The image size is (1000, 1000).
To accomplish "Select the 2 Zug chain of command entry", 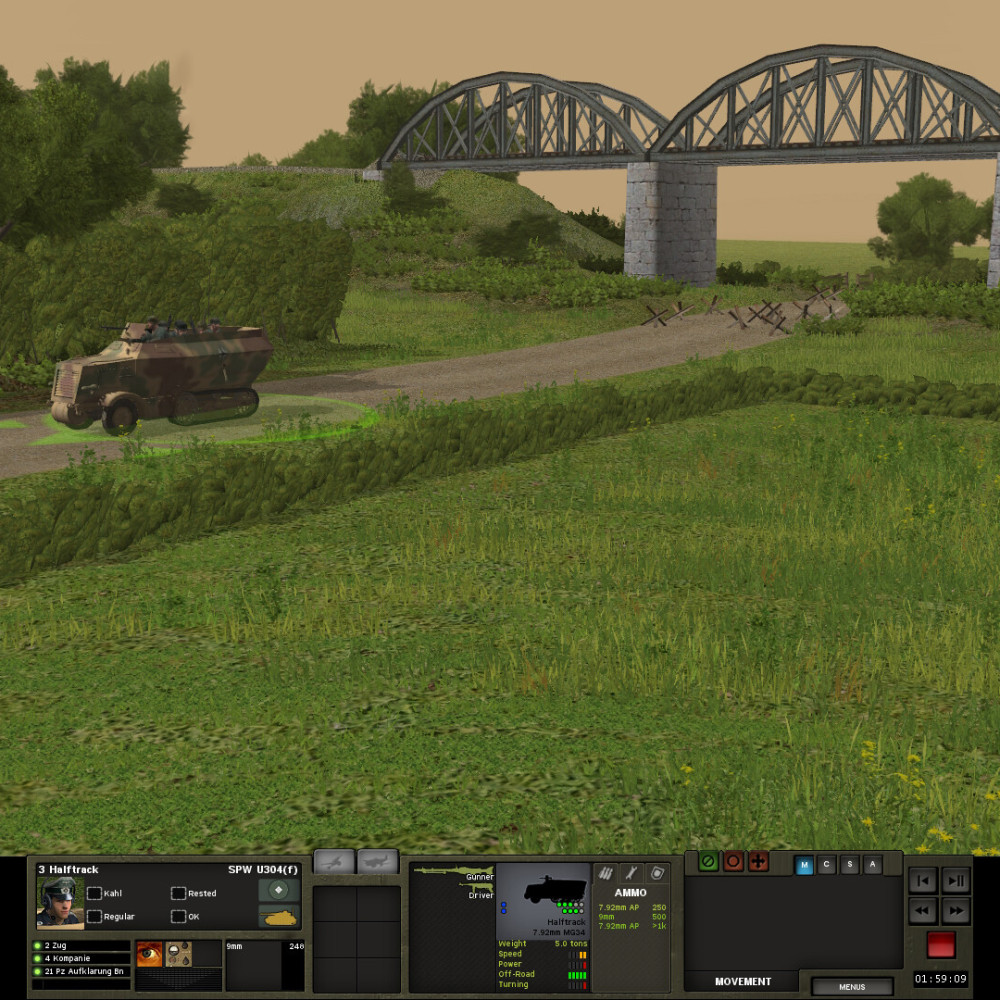I will coord(80,945).
